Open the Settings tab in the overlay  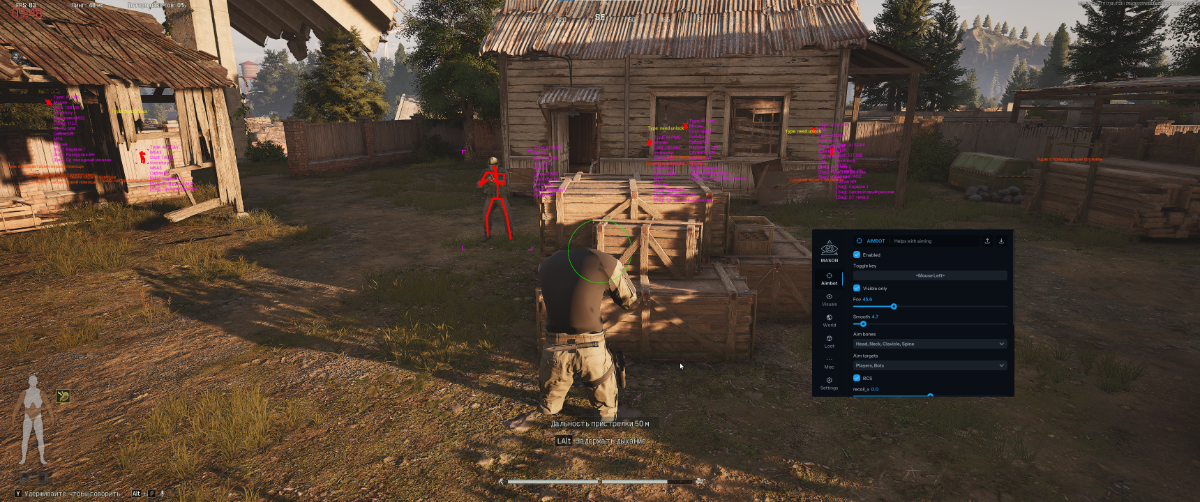pos(829,383)
